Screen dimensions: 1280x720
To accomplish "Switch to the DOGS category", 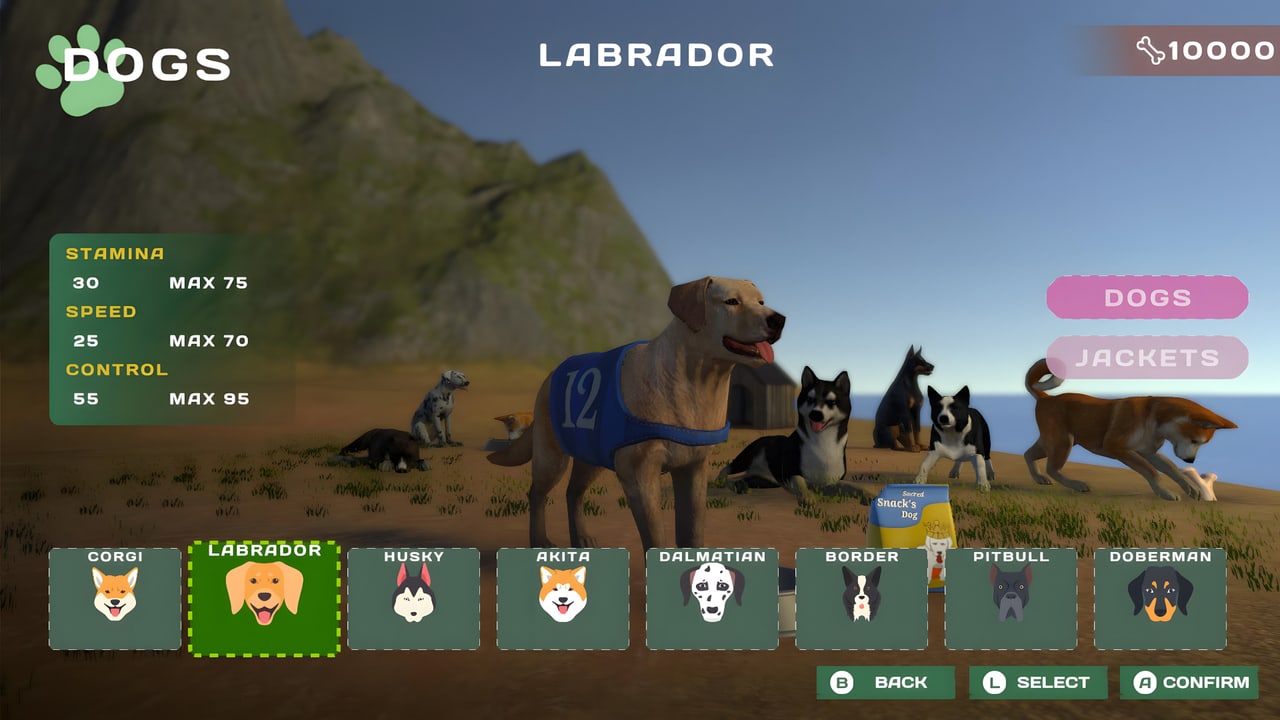I will (x=1147, y=297).
